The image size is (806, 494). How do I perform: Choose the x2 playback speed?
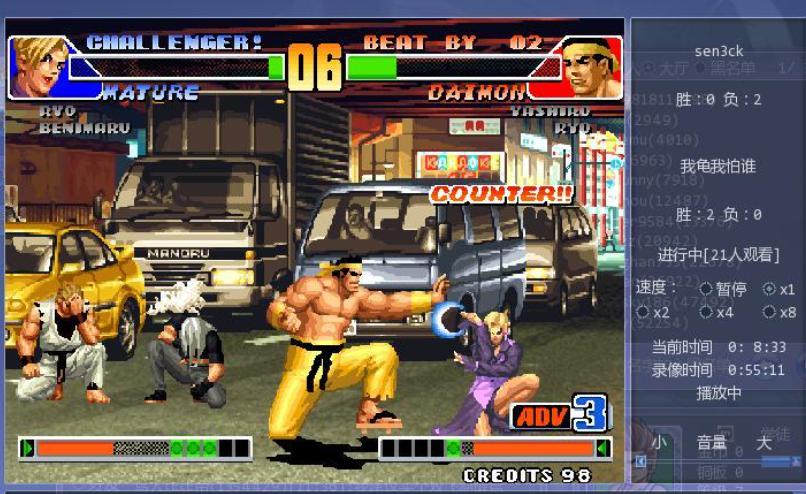click(x=643, y=312)
